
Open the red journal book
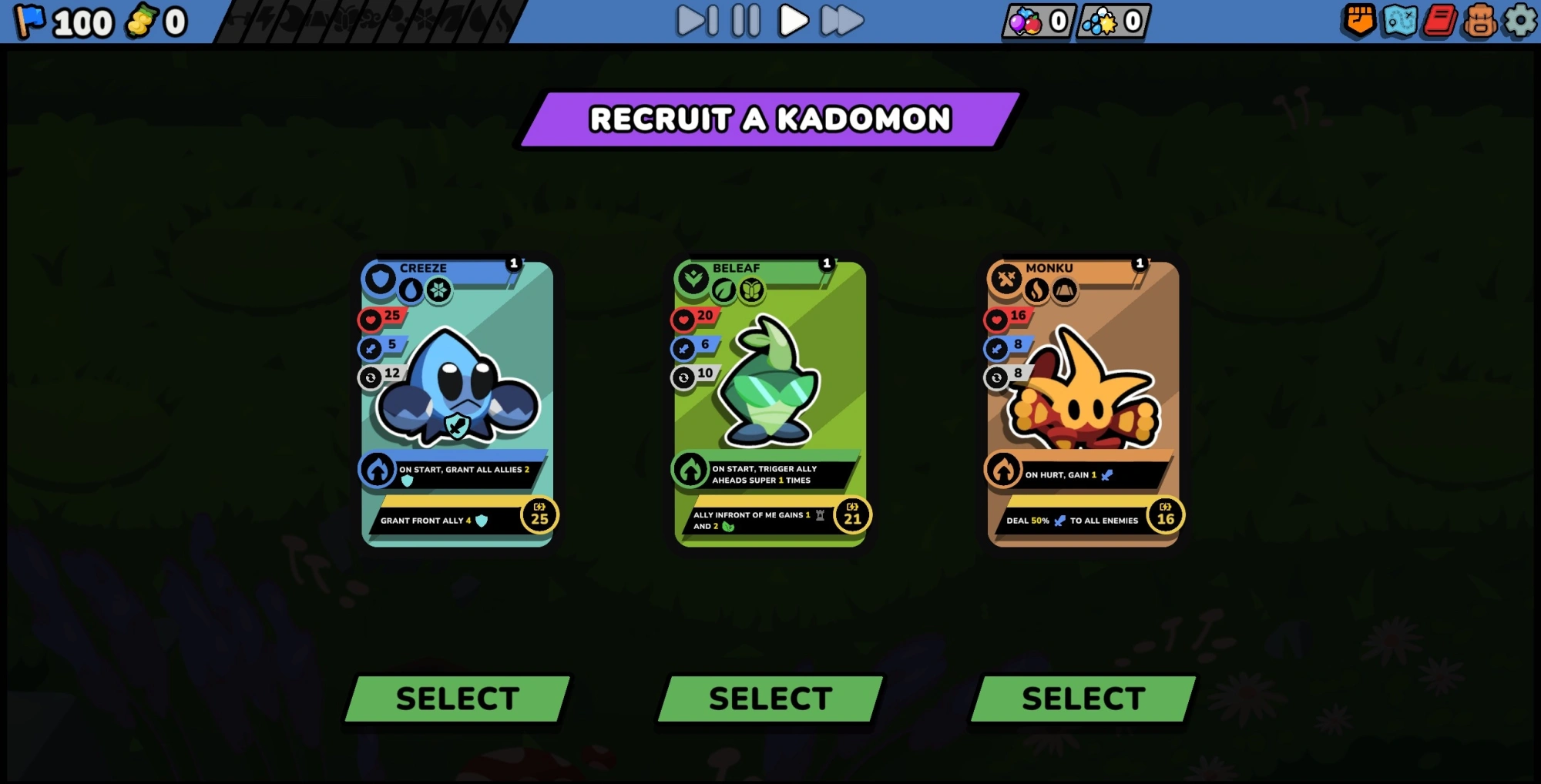[x=1439, y=21]
